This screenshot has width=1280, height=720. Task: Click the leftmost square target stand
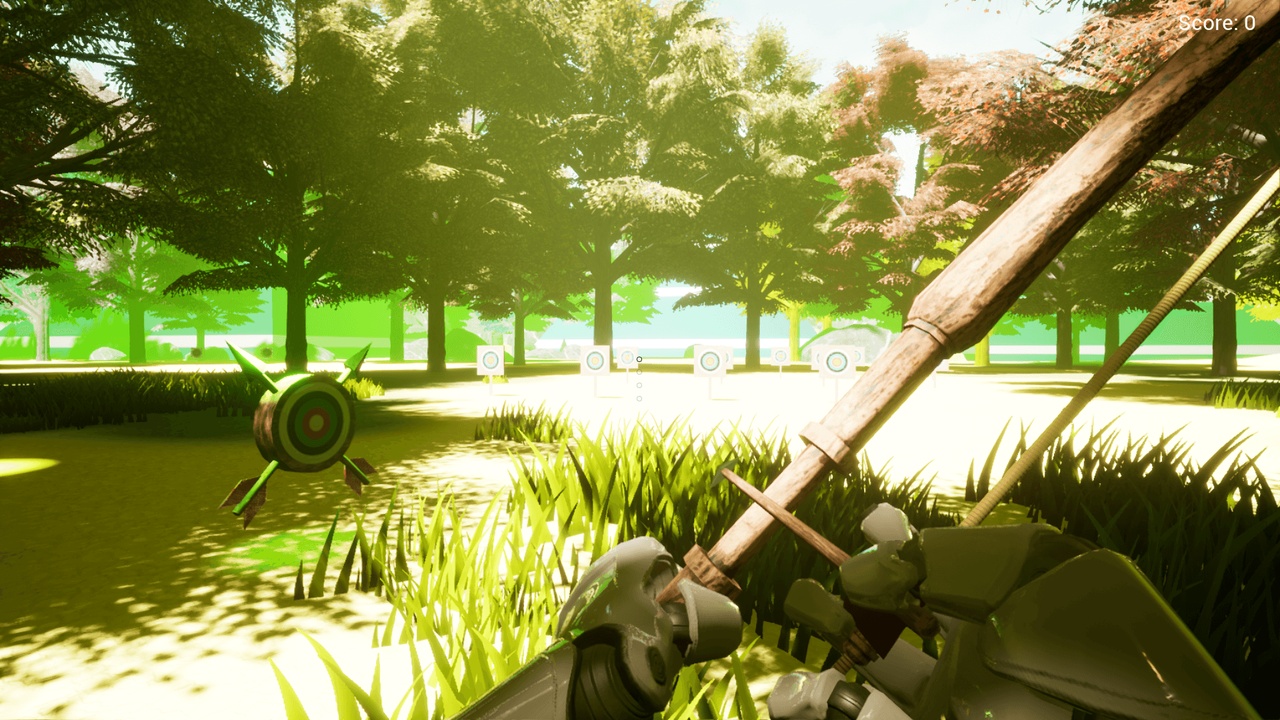[491, 360]
